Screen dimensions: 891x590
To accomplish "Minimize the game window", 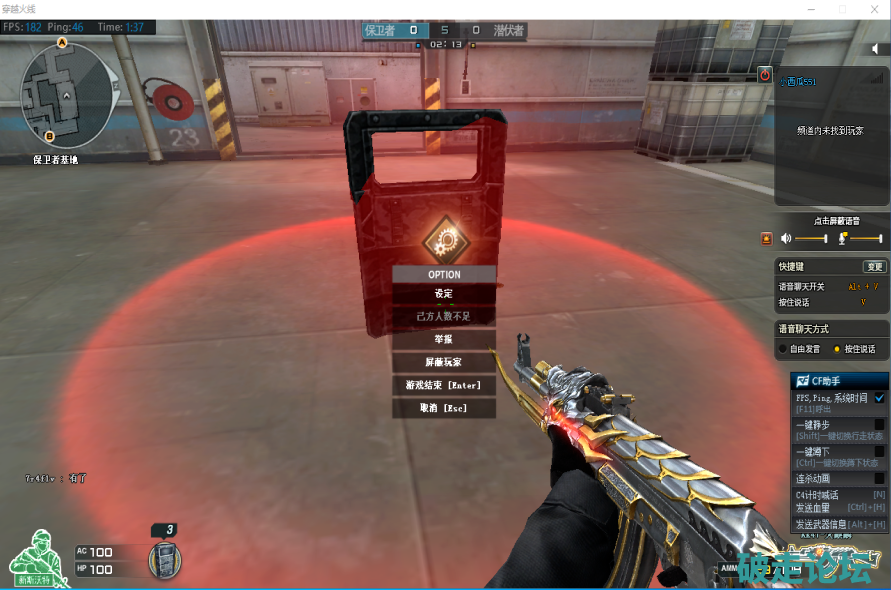I will click(x=814, y=9).
